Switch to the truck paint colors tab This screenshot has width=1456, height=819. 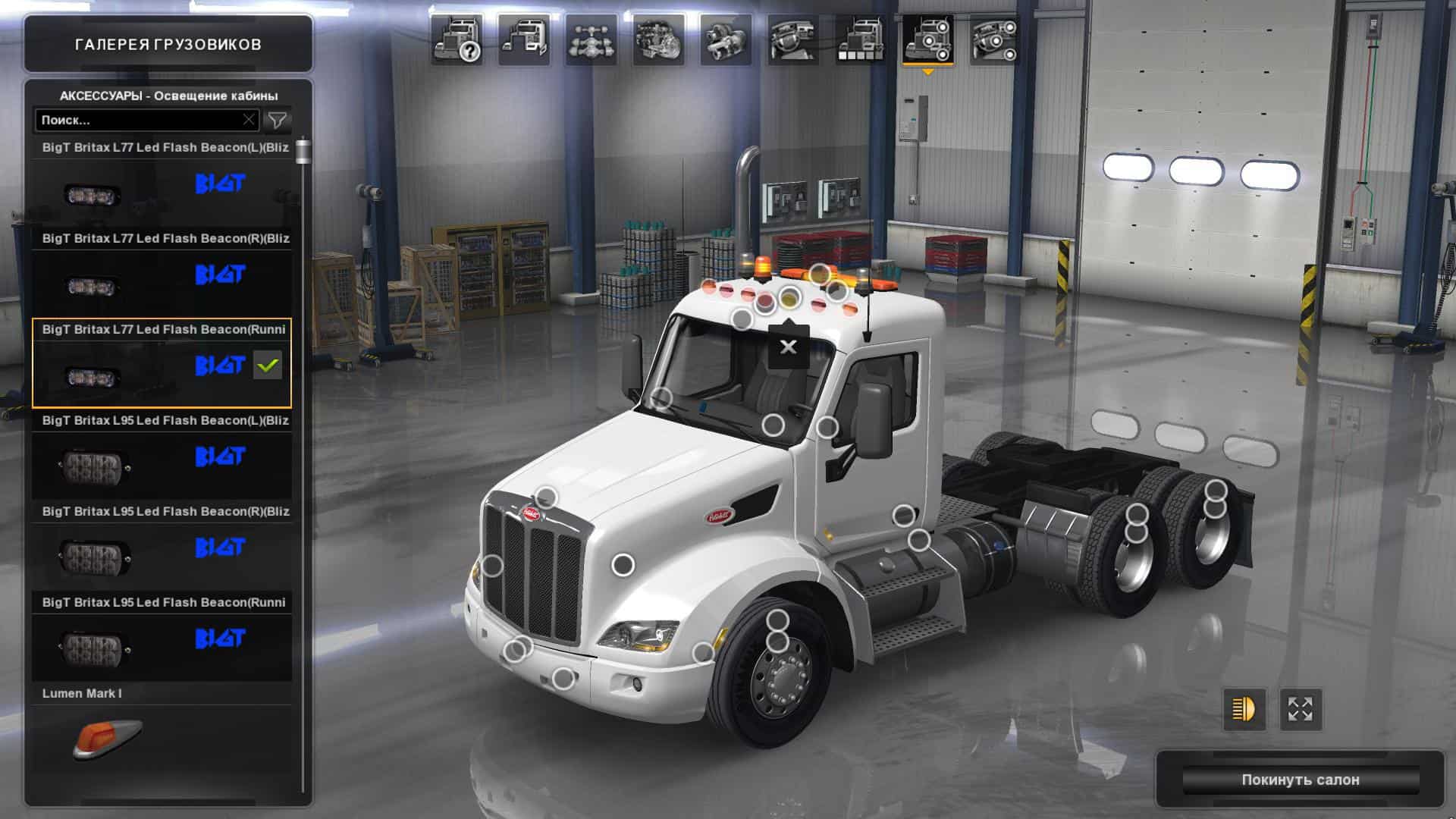[x=861, y=39]
